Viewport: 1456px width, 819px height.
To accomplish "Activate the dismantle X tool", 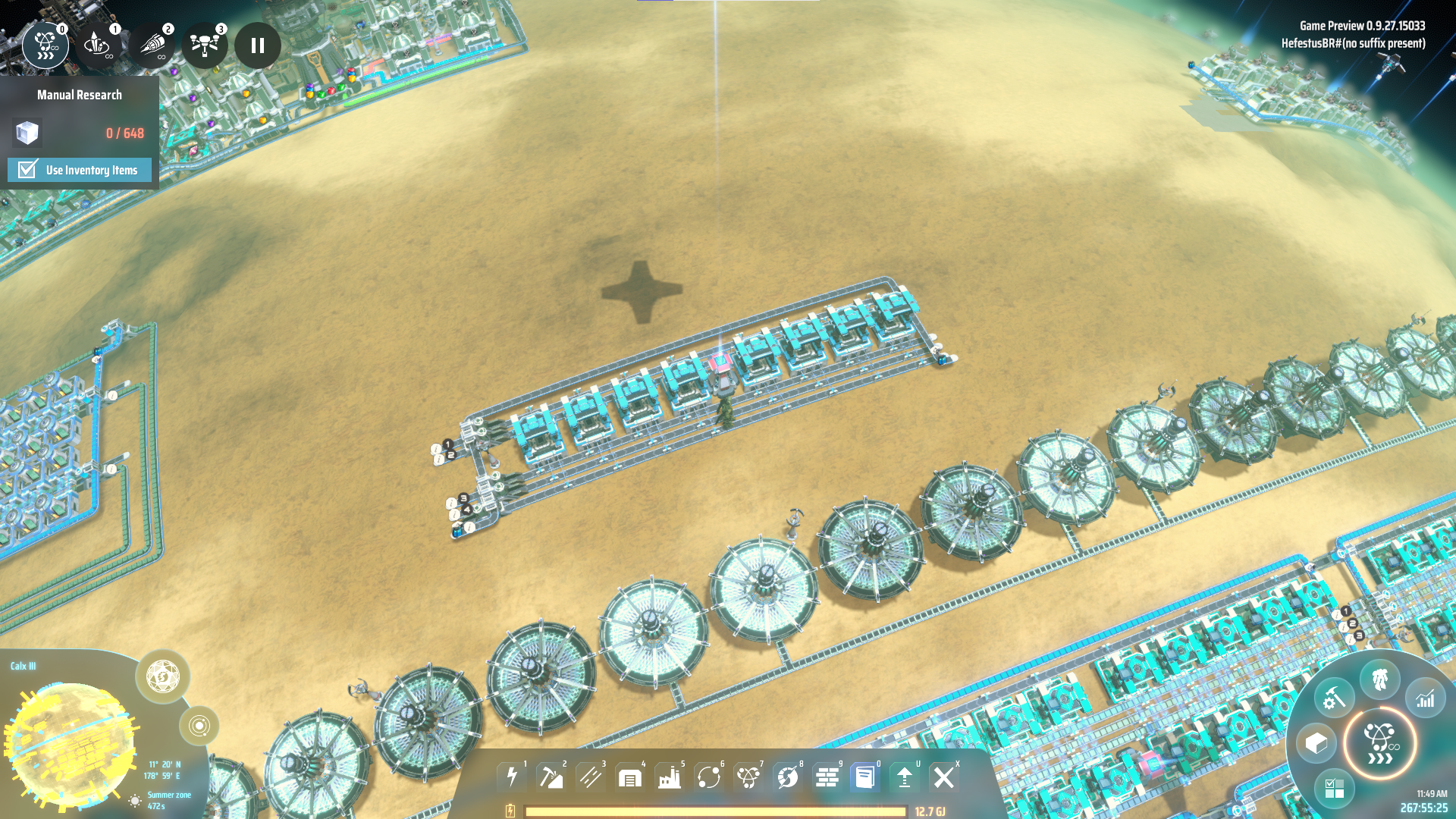I will [944, 777].
